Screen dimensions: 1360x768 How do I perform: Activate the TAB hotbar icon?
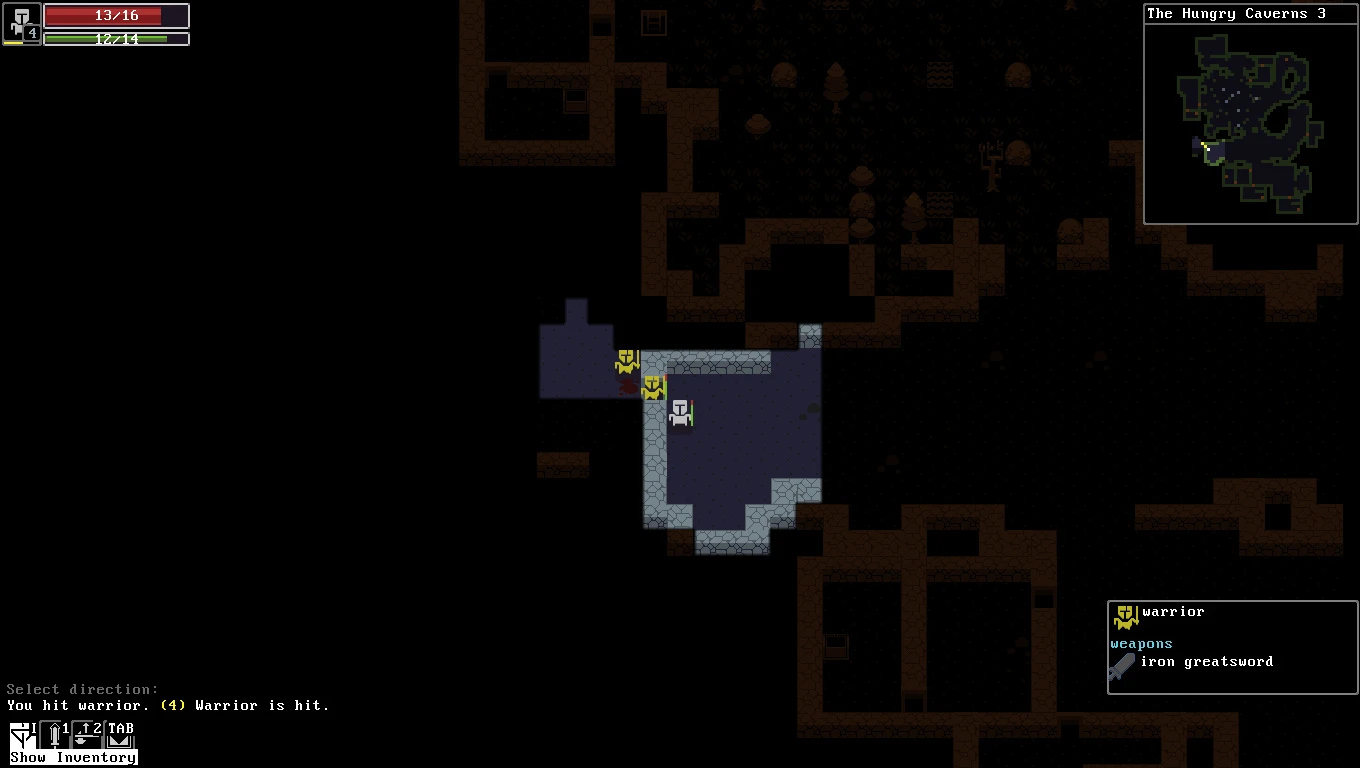tap(120, 736)
